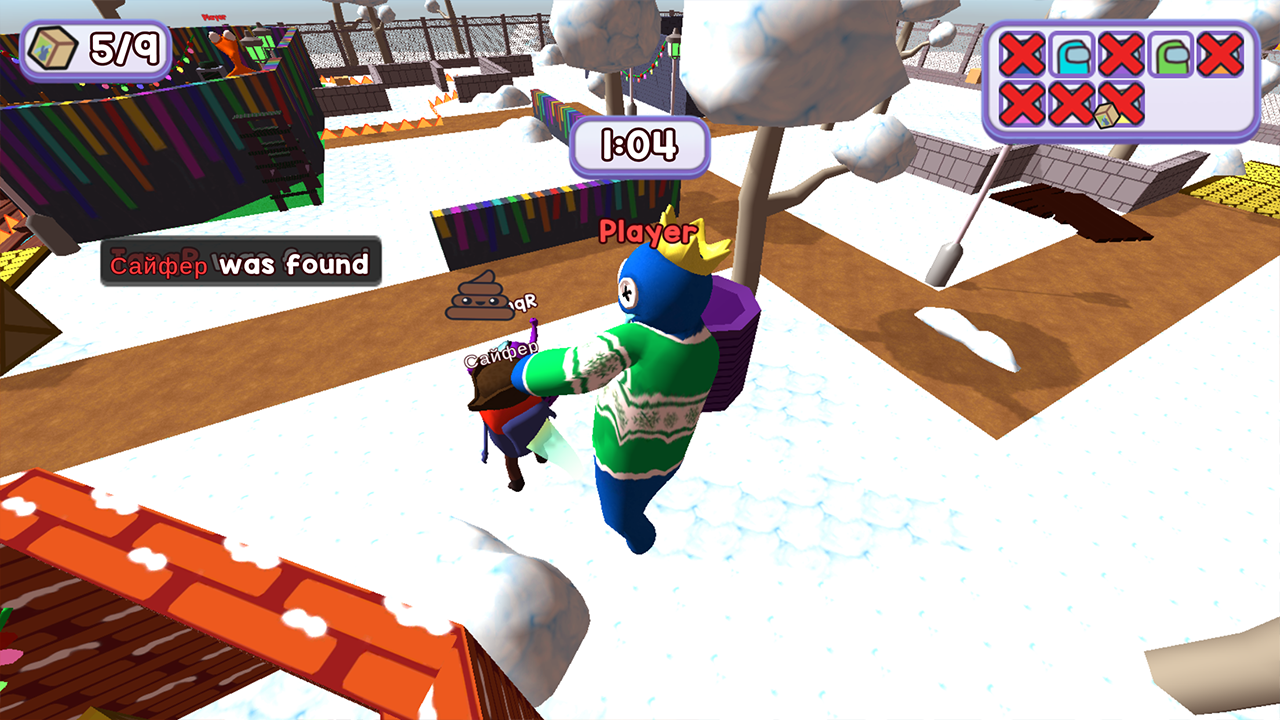
Task: Click the crossed-out white crewmate slot
Action: click(x=1070, y=105)
